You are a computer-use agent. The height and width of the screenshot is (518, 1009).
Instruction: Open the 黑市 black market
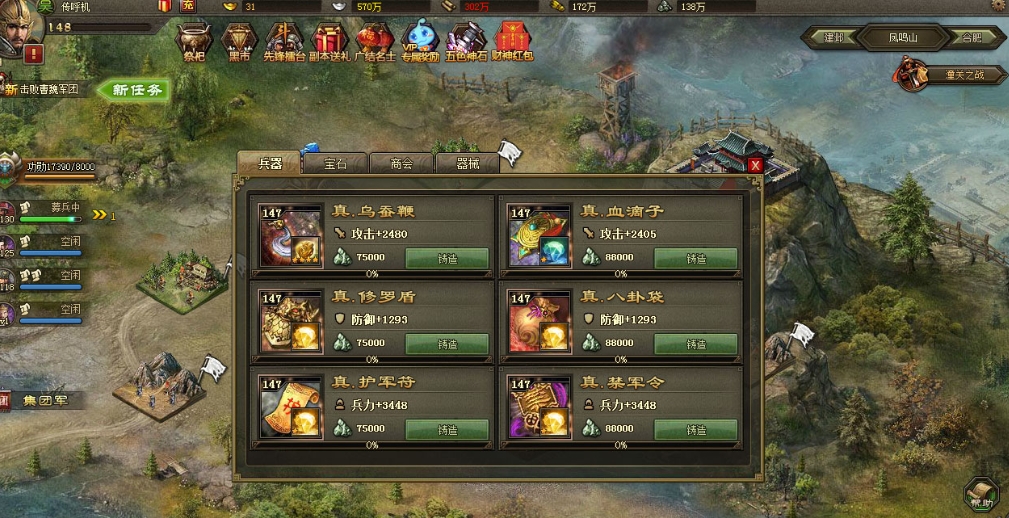pyautogui.click(x=239, y=43)
